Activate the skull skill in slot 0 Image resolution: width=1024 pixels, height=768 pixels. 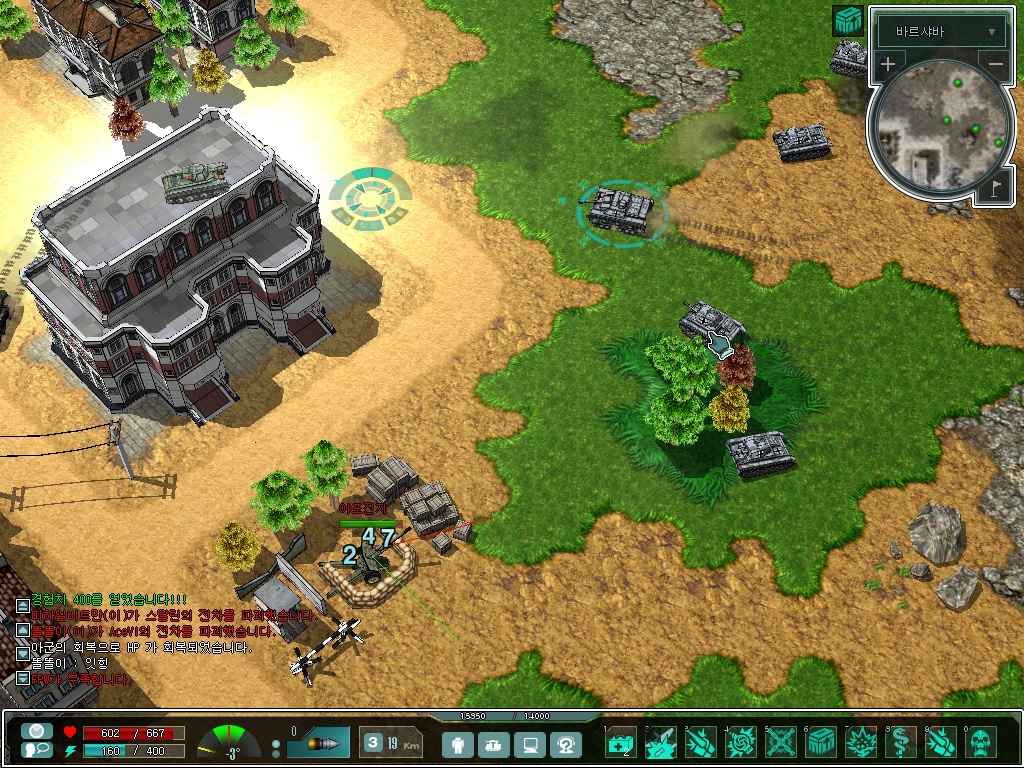pos(982,743)
